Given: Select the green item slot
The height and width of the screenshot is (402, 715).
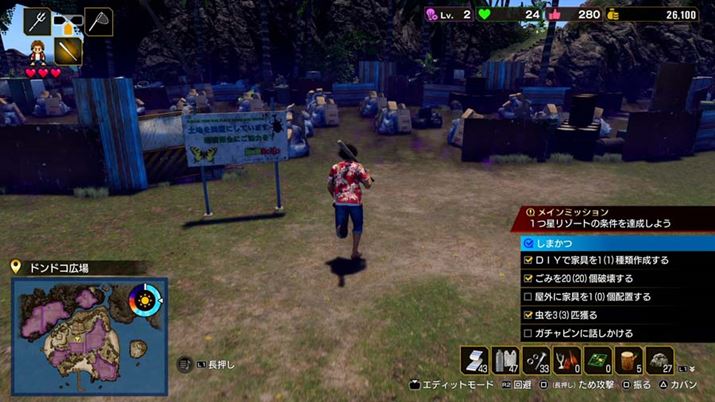Looking at the screenshot, I should pos(599,360).
